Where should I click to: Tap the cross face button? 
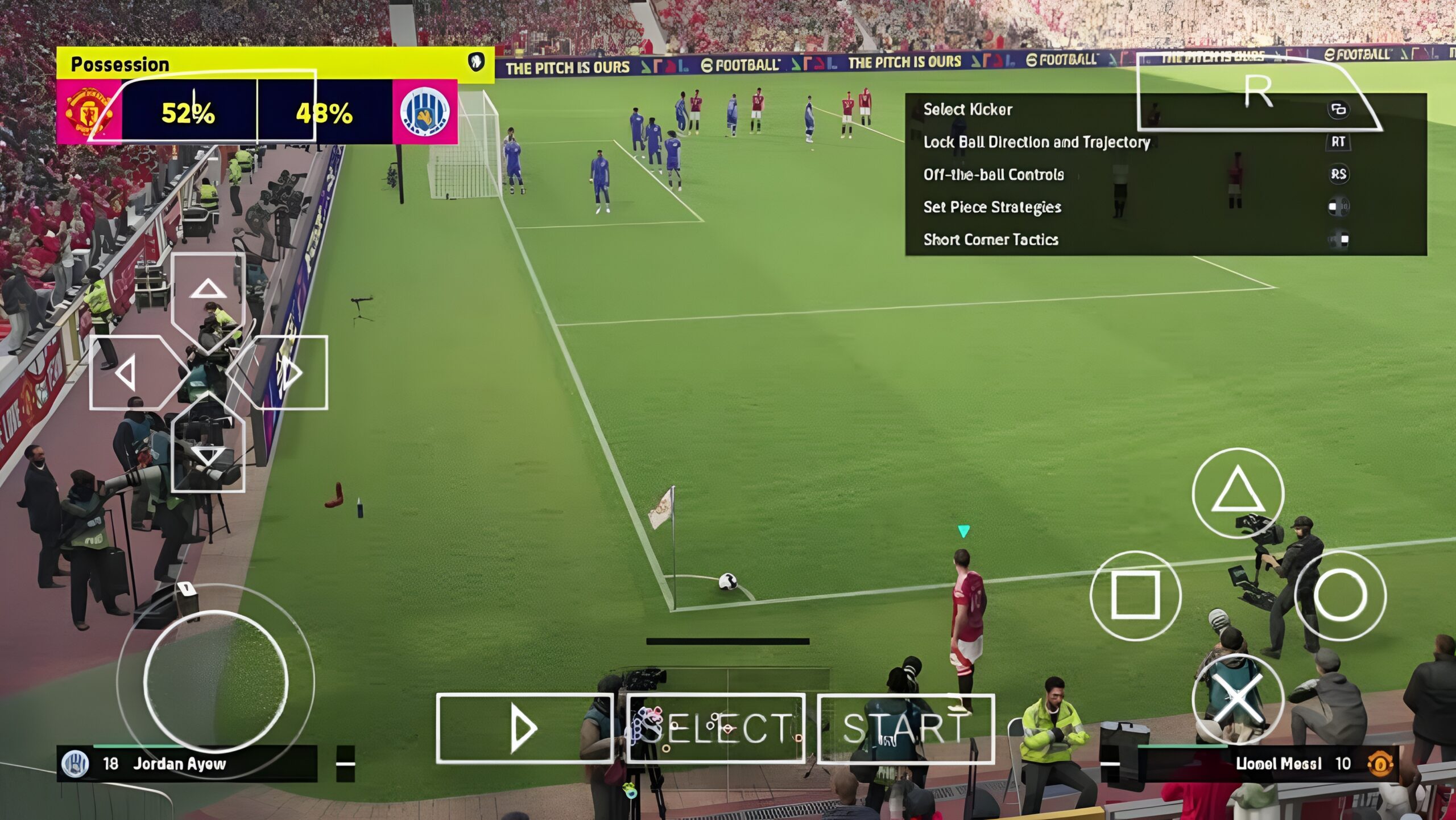(x=1238, y=699)
